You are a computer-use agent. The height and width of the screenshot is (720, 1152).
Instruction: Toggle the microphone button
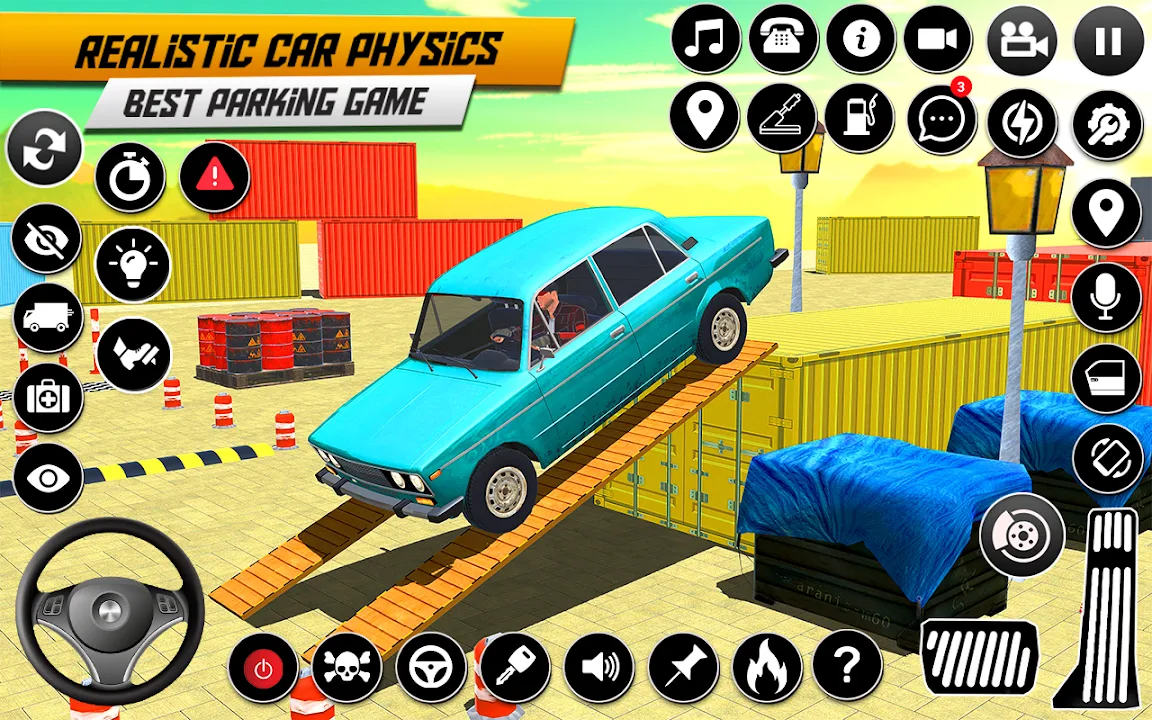tap(1106, 297)
